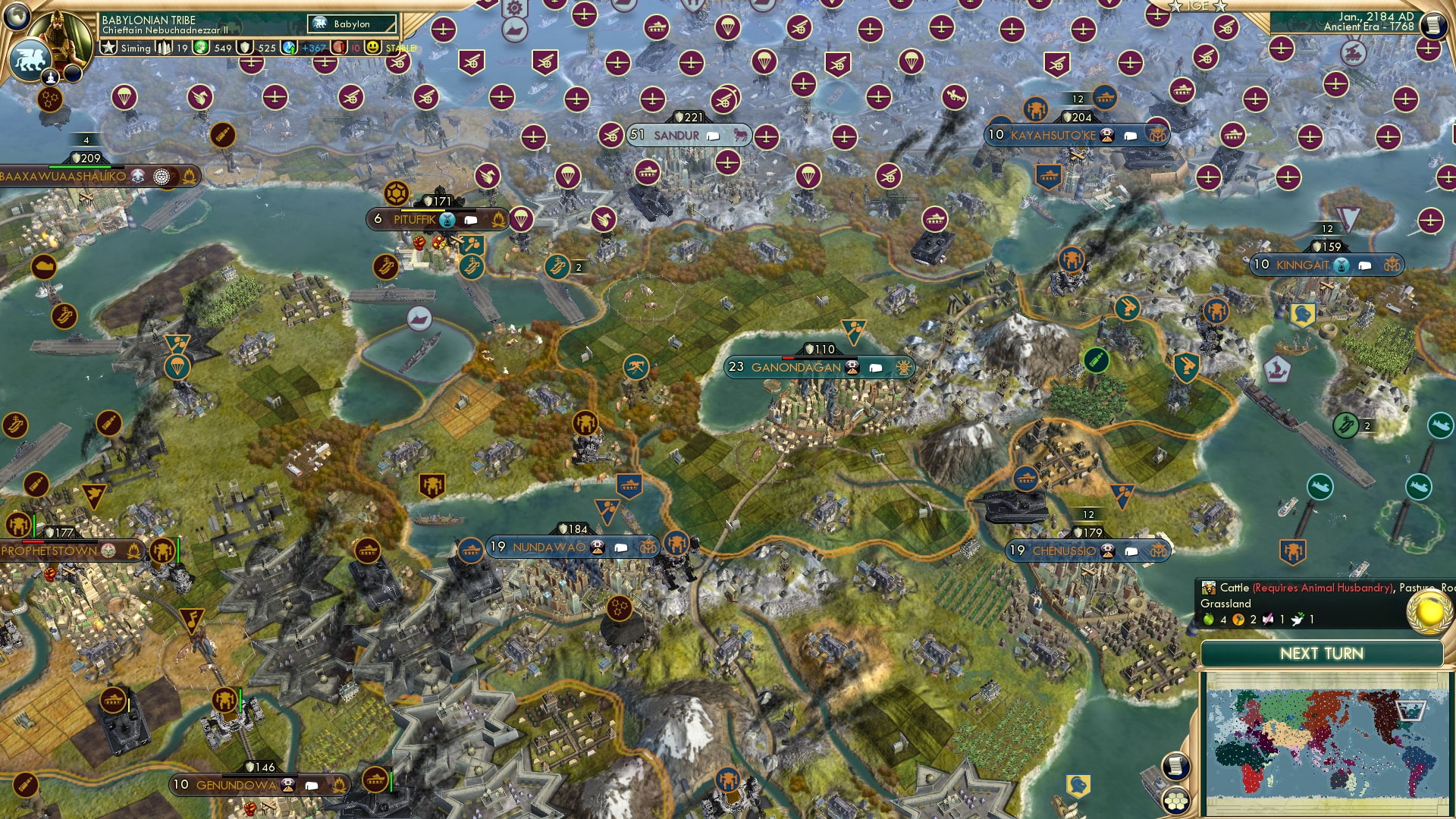Open Ganondagan's production selection bubble

pos(876,367)
